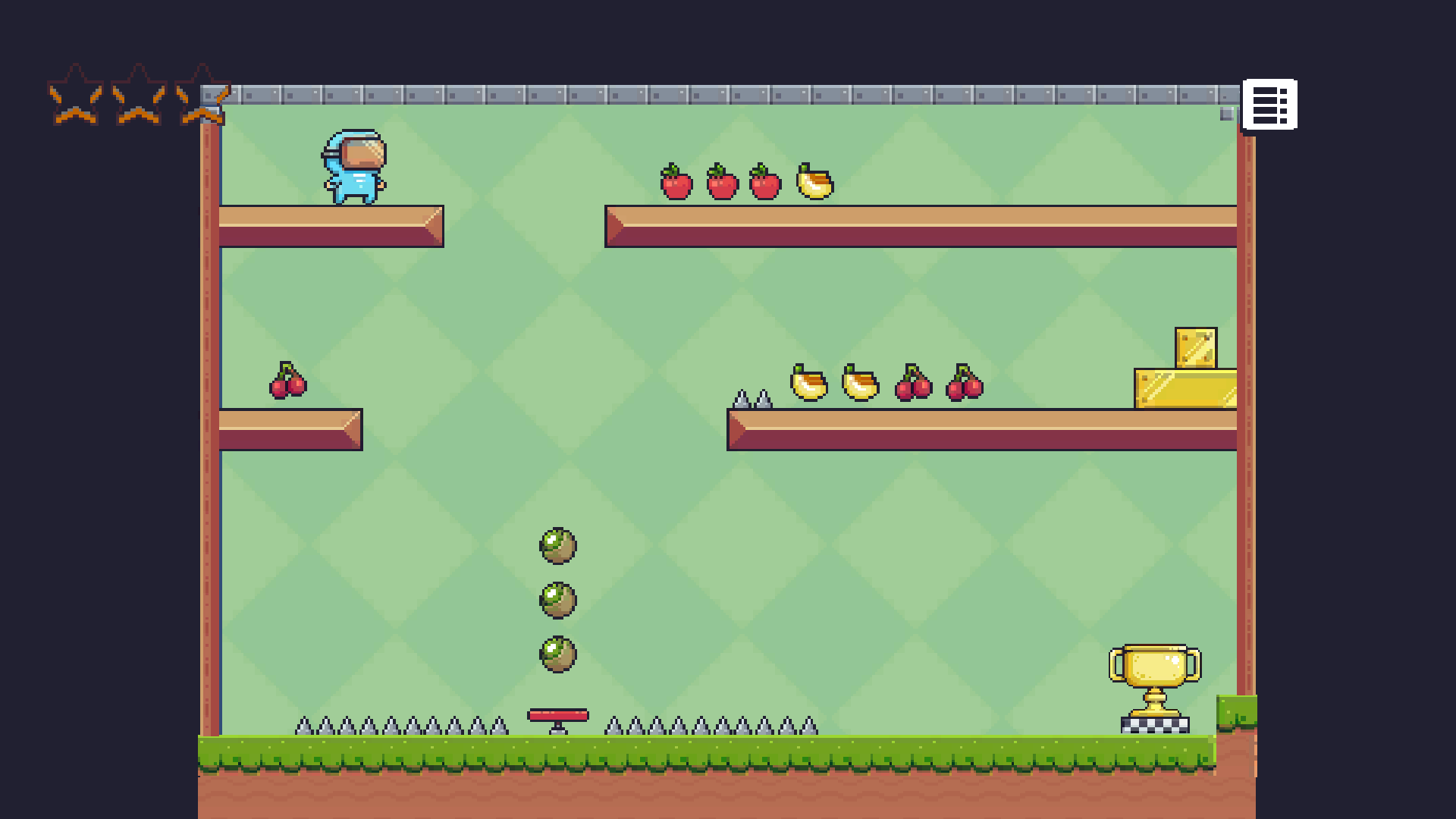Click the rightmost cherries on the middle platform
Image resolution: width=1456 pixels, height=819 pixels.
pos(963,385)
